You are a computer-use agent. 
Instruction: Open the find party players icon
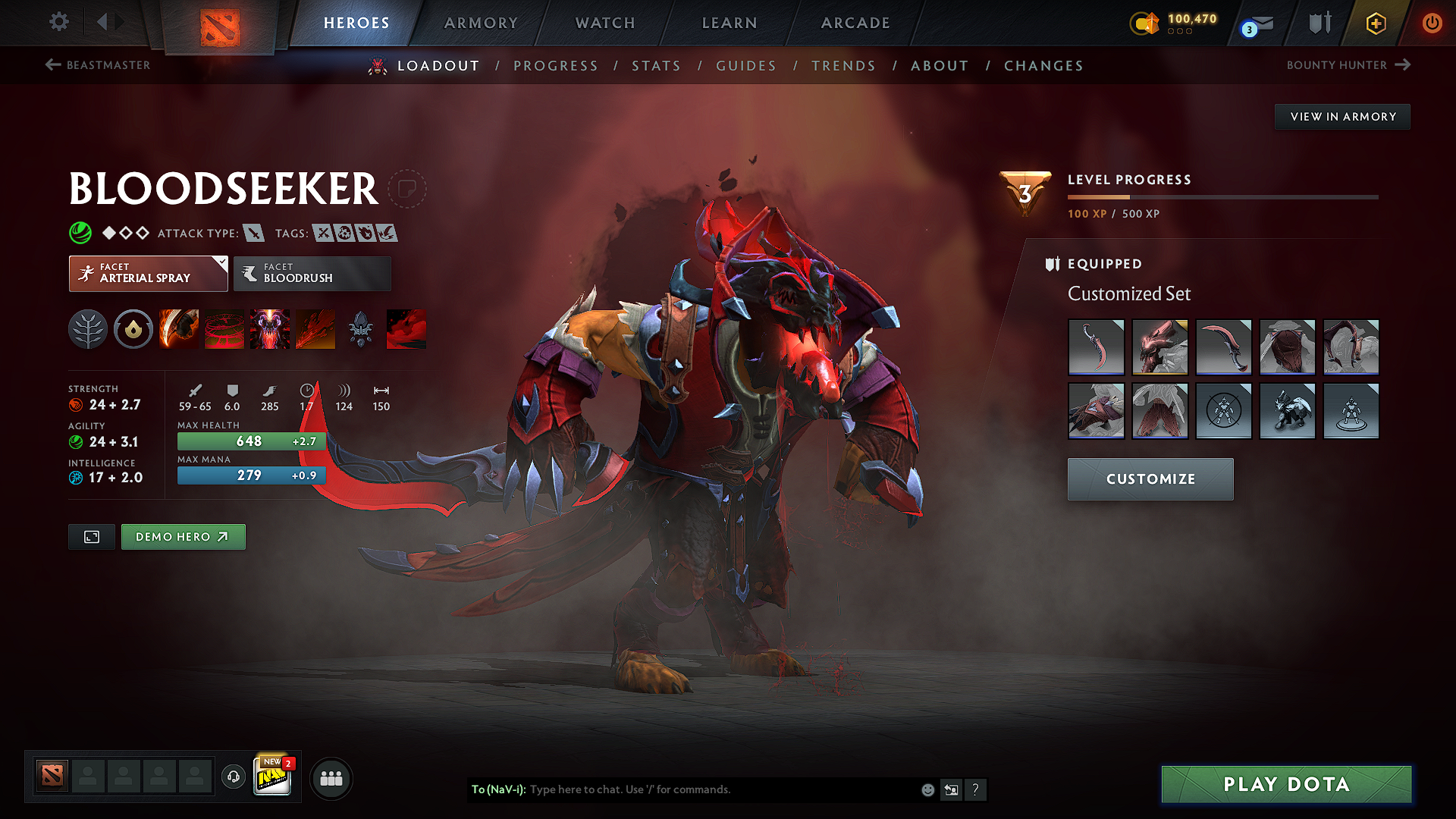[331, 778]
